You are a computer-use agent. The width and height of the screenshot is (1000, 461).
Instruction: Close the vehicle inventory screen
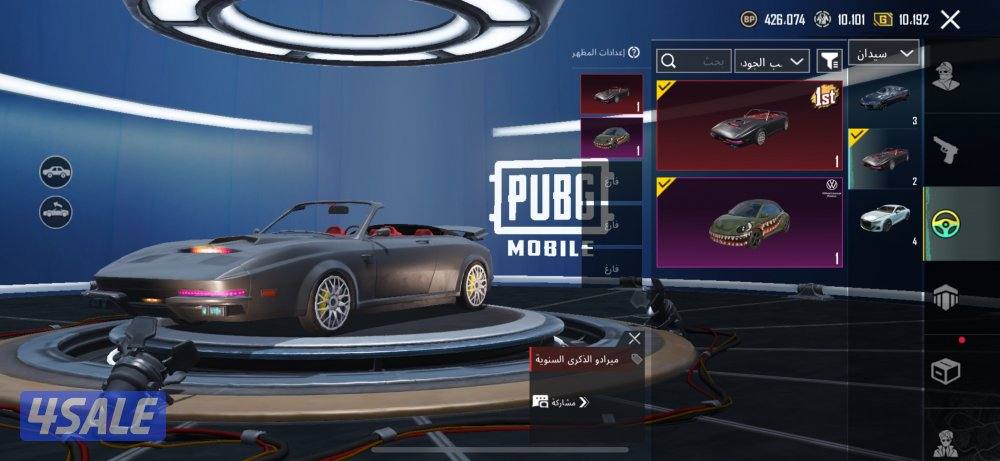point(950,19)
